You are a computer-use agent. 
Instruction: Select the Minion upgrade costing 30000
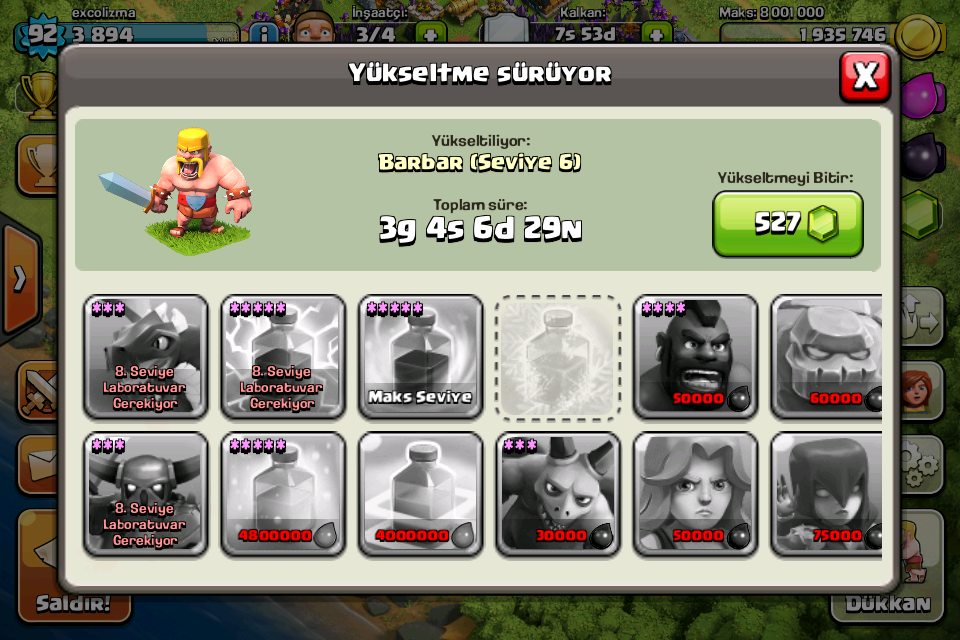click(x=558, y=493)
